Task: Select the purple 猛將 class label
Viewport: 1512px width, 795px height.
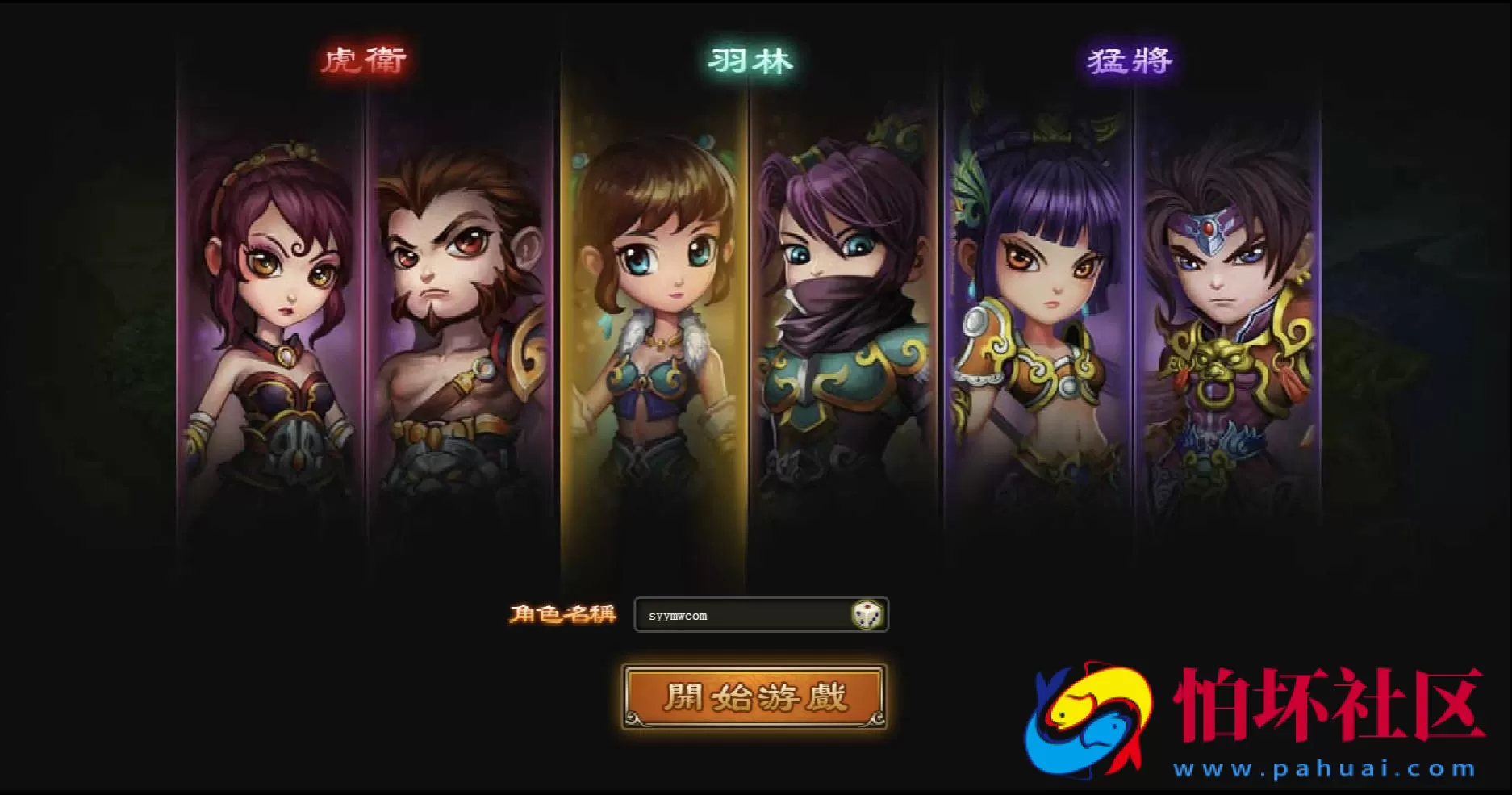Action: coord(1128,59)
